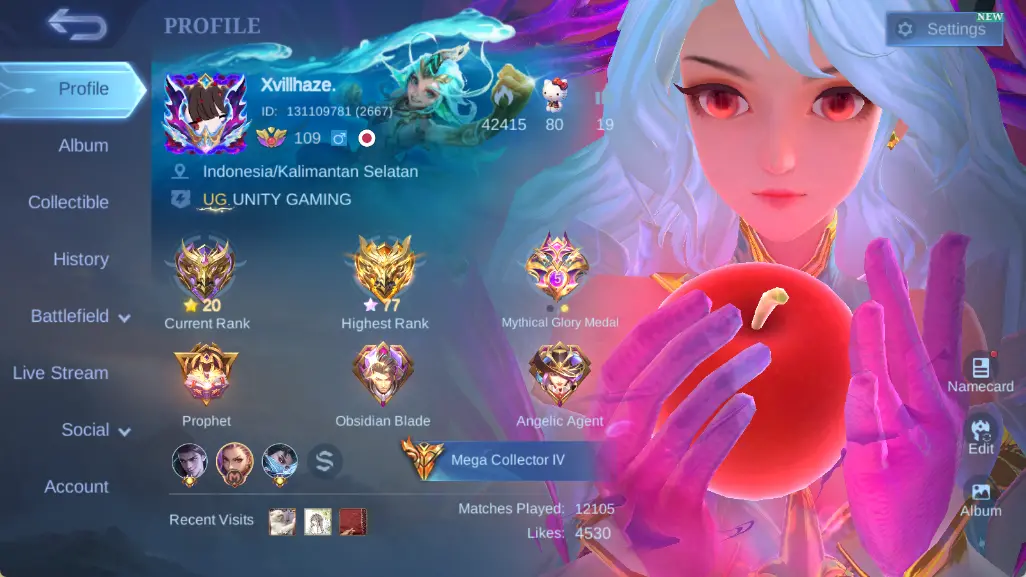This screenshot has height=577, width=1026.
Task: Expand the Battlefield section
Action: coord(80,317)
